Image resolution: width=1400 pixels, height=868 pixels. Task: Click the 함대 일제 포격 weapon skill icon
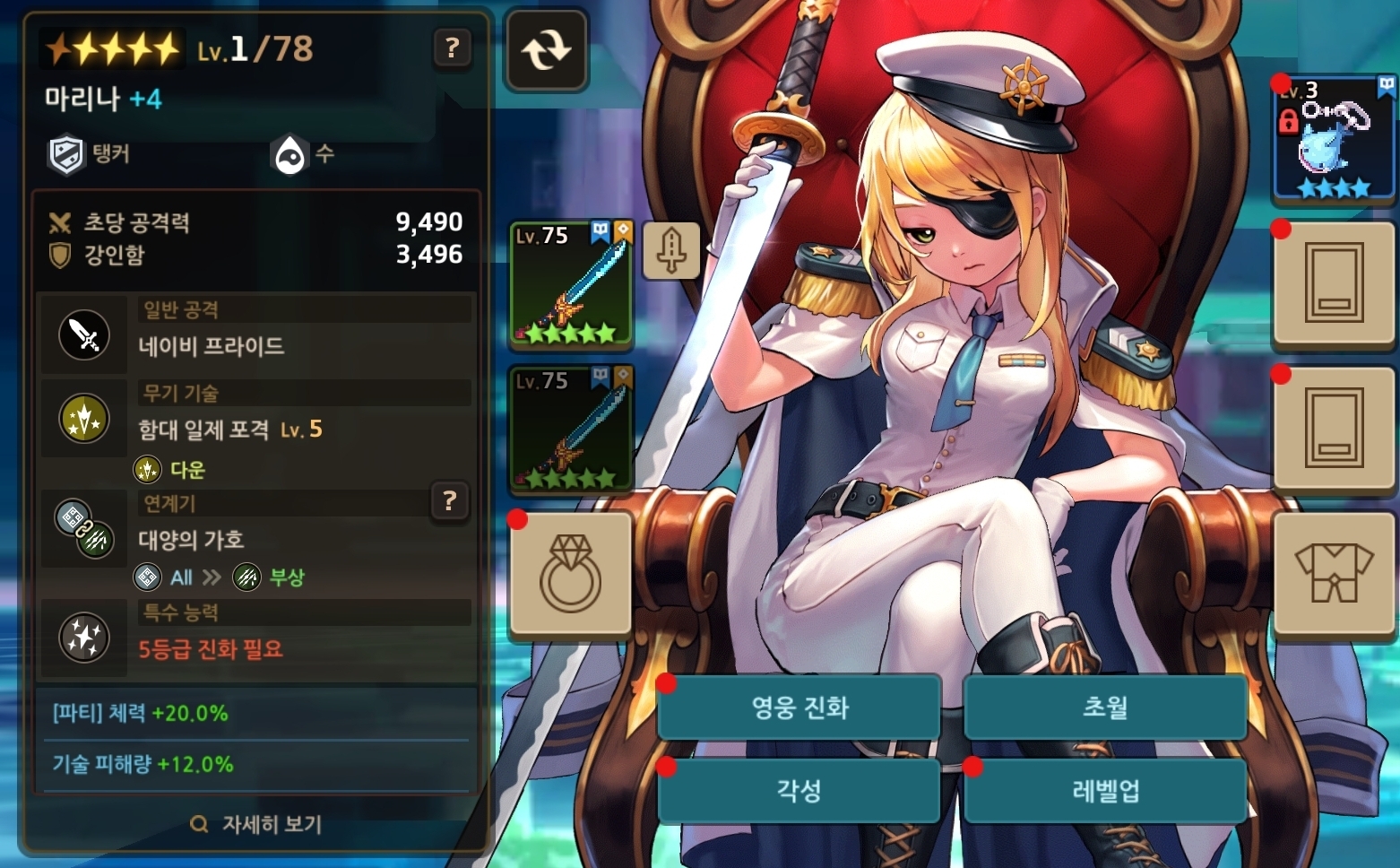[x=82, y=419]
